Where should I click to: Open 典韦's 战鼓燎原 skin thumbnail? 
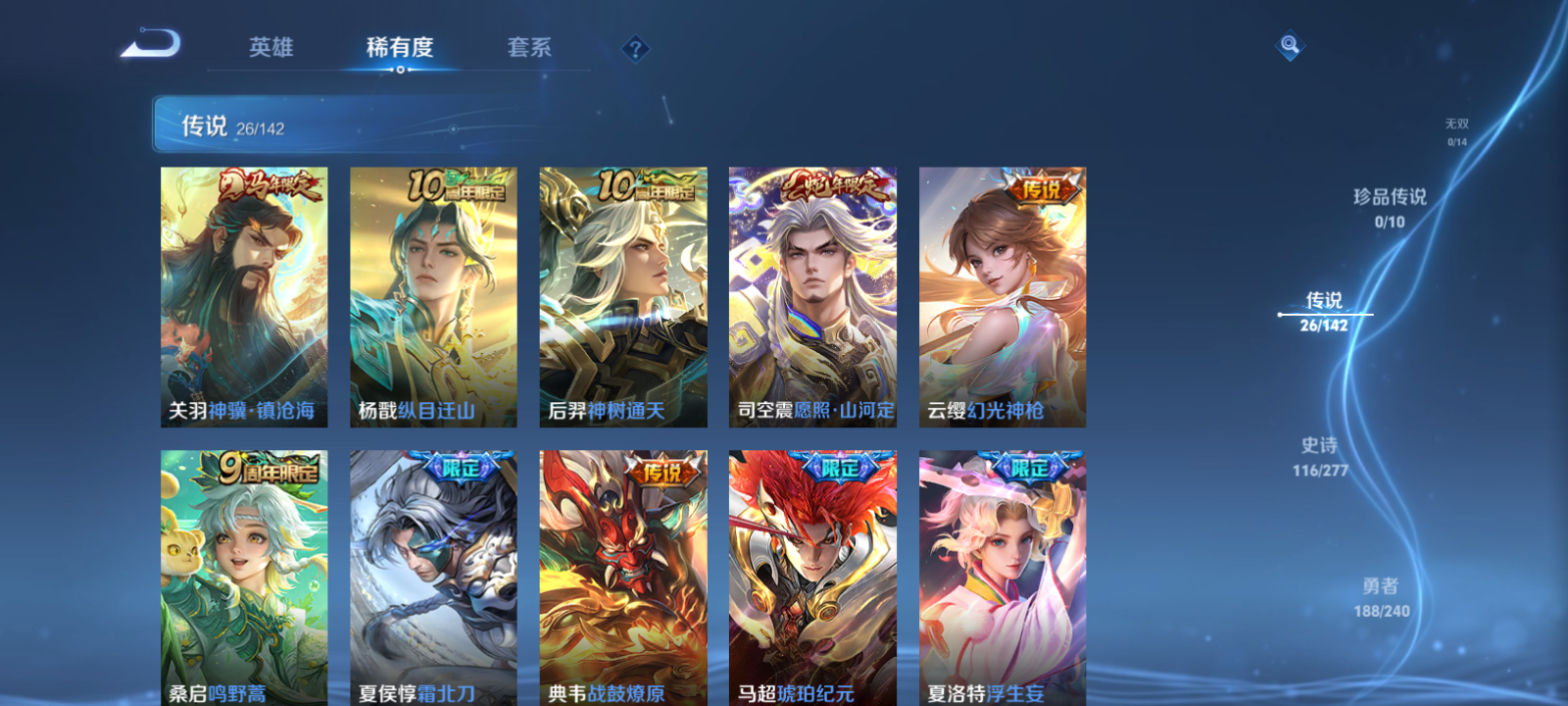(x=623, y=579)
